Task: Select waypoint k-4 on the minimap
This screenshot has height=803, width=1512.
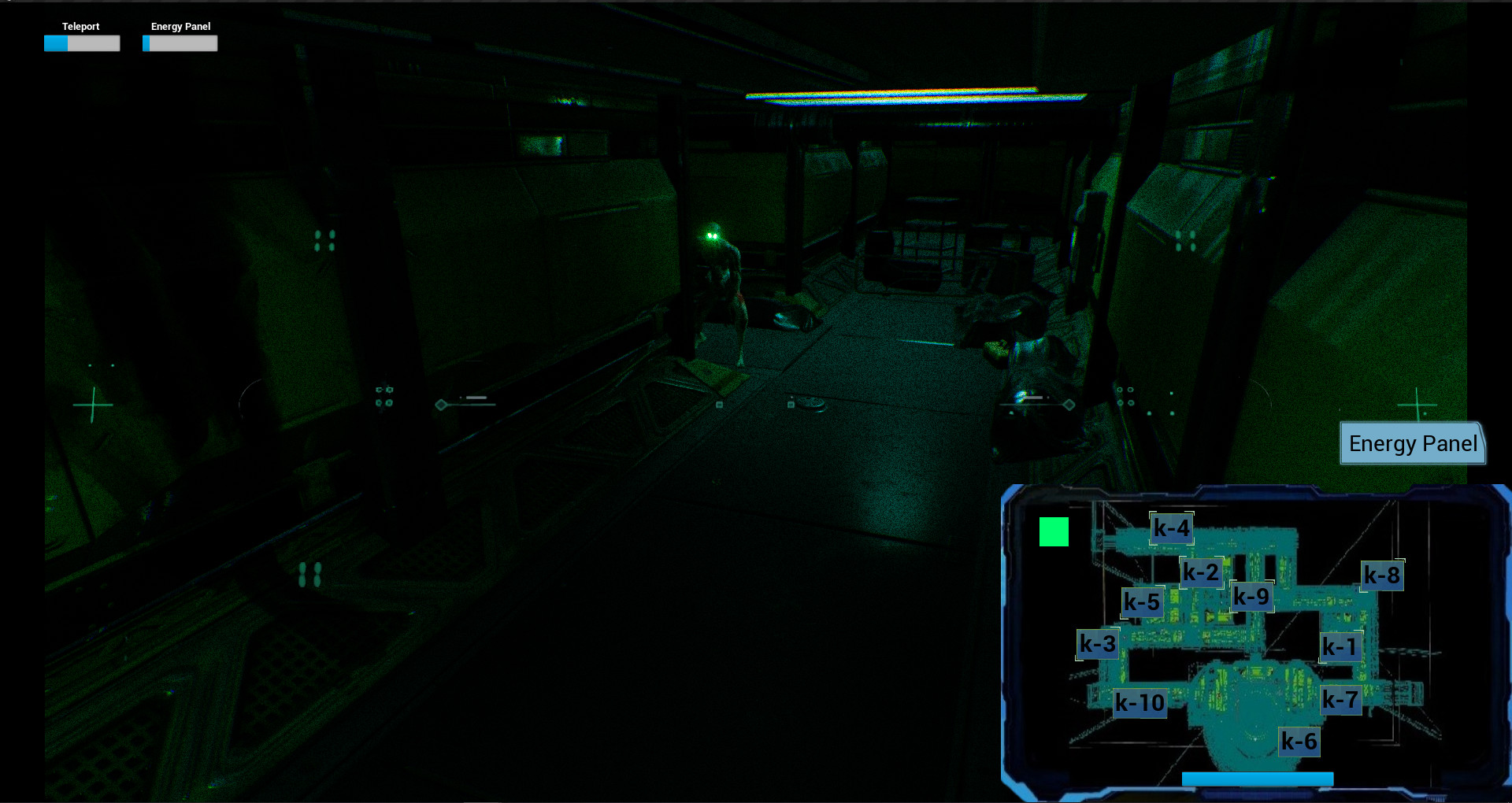Action: tap(1171, 528)
